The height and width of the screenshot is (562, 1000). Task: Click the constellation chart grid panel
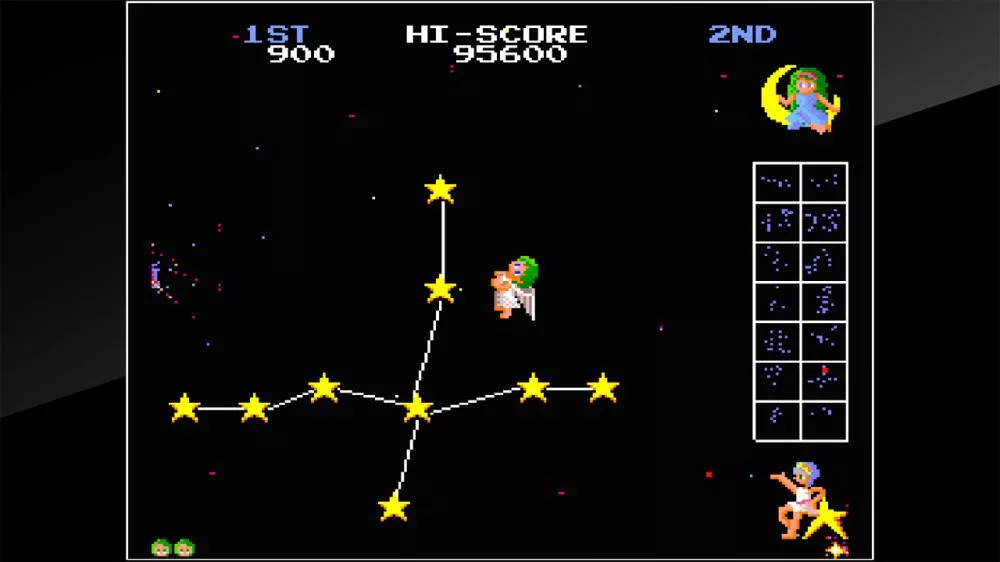pyautogui.click(x=800, y=301)
